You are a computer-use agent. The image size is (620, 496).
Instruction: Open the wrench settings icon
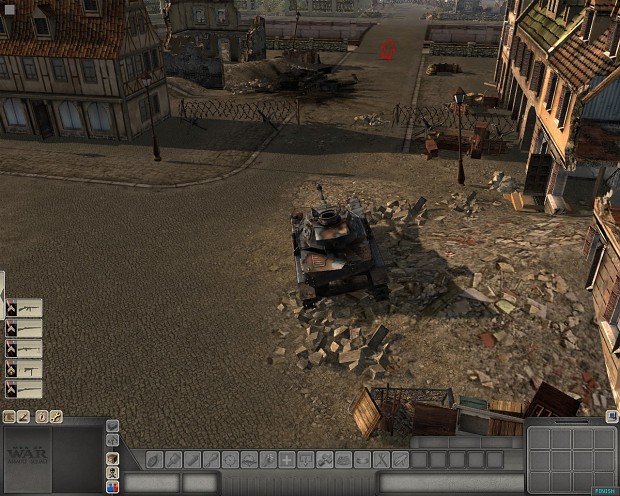(x=57, y=416)
